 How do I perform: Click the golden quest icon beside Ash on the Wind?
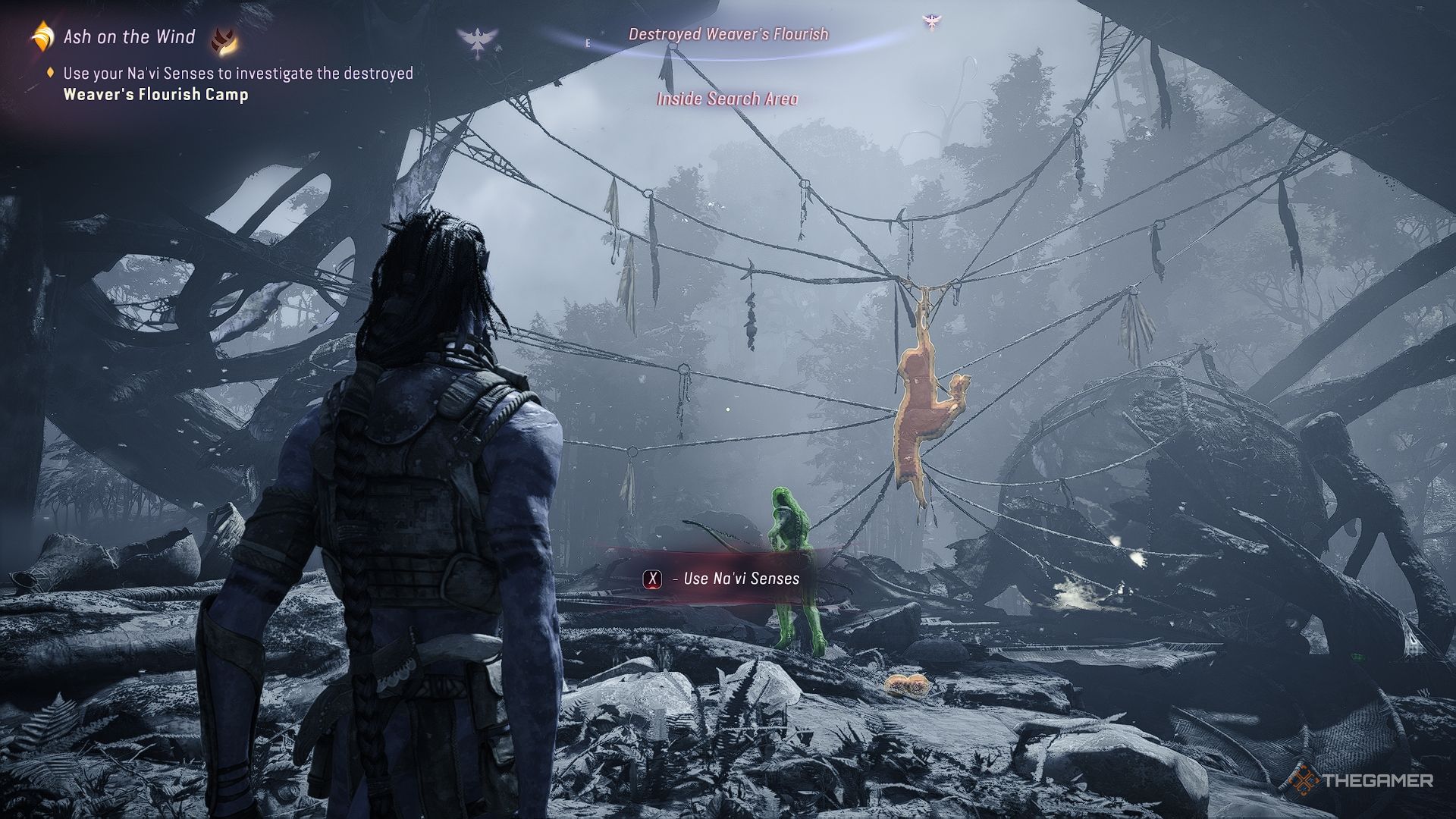[42, 36]
